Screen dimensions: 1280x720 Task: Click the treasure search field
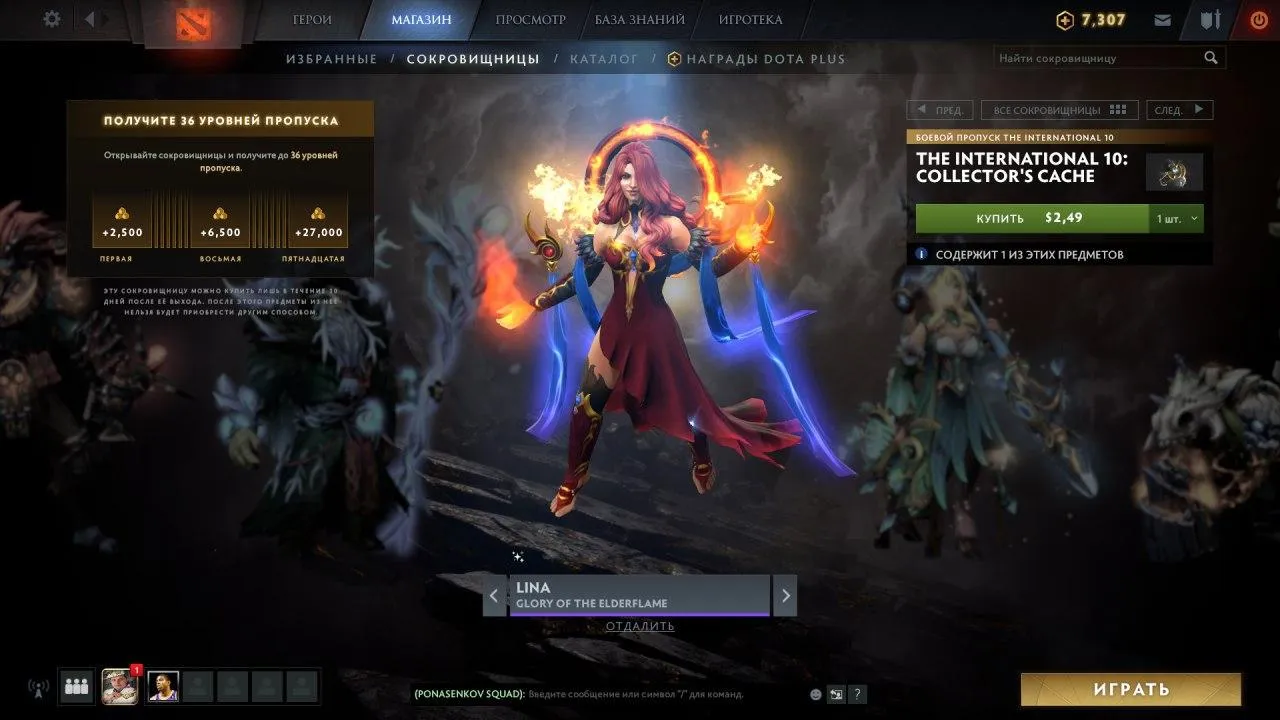point(1098,58)
